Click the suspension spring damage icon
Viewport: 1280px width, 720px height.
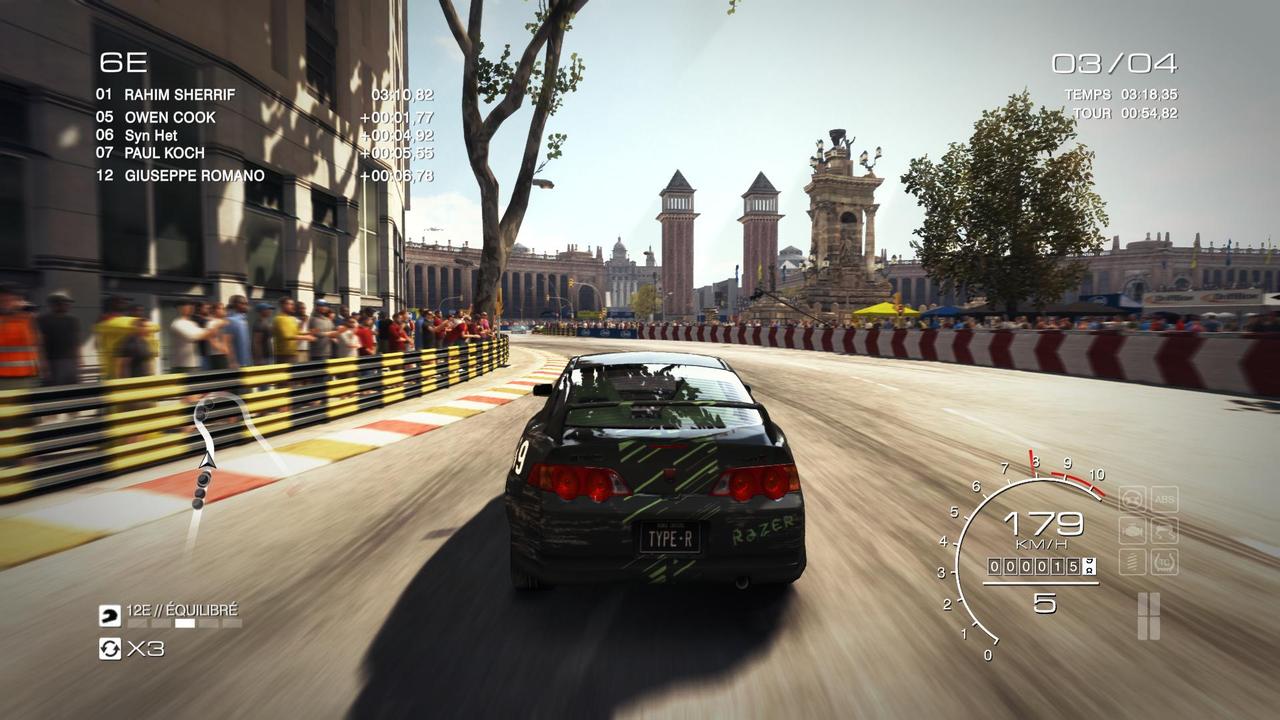click(1132, 561)
